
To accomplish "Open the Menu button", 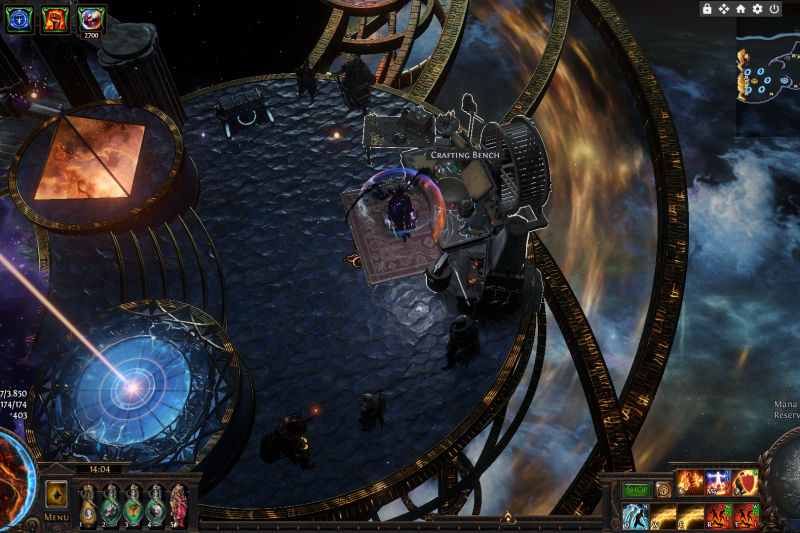I will (x=56, y=517).
